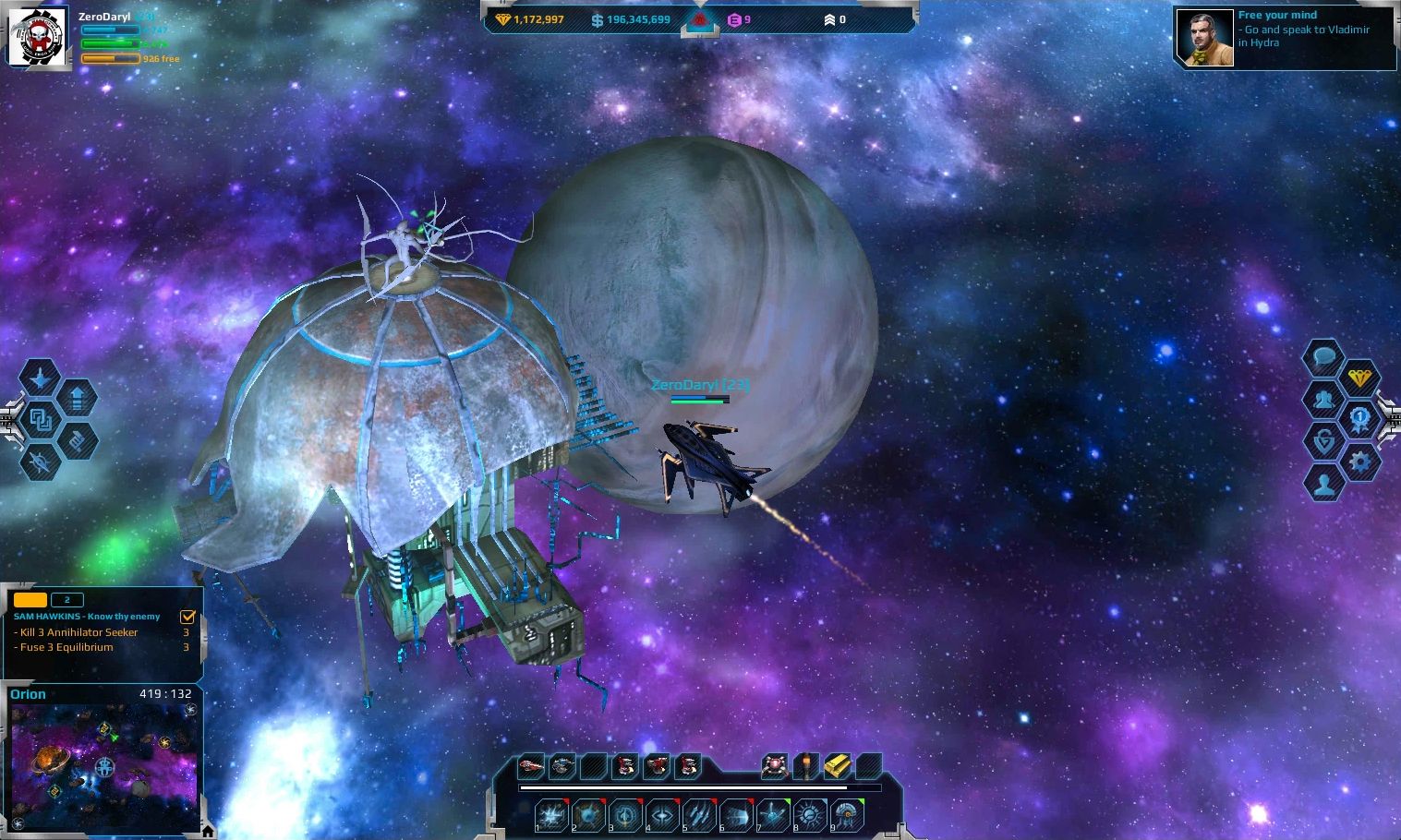Open the spaceship hangar hexagon icon
The width and height of the screenshot is (1401, 840).
click(x=40, y=378)
